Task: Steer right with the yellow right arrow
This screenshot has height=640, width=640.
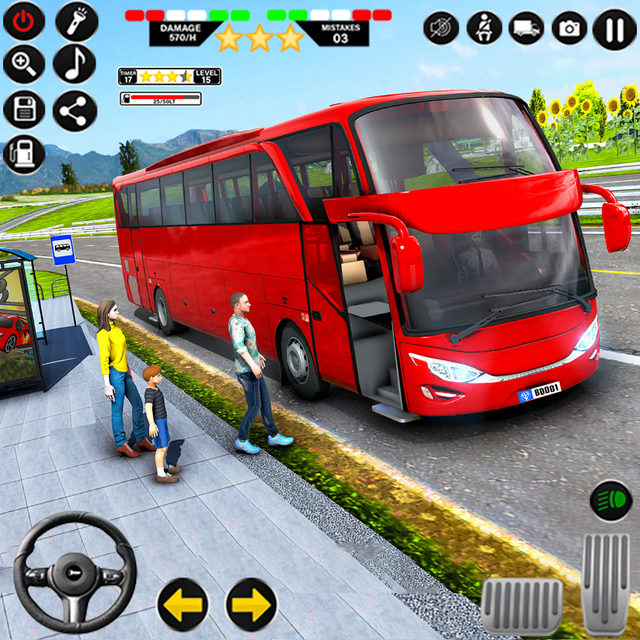Action: (251, 604)
